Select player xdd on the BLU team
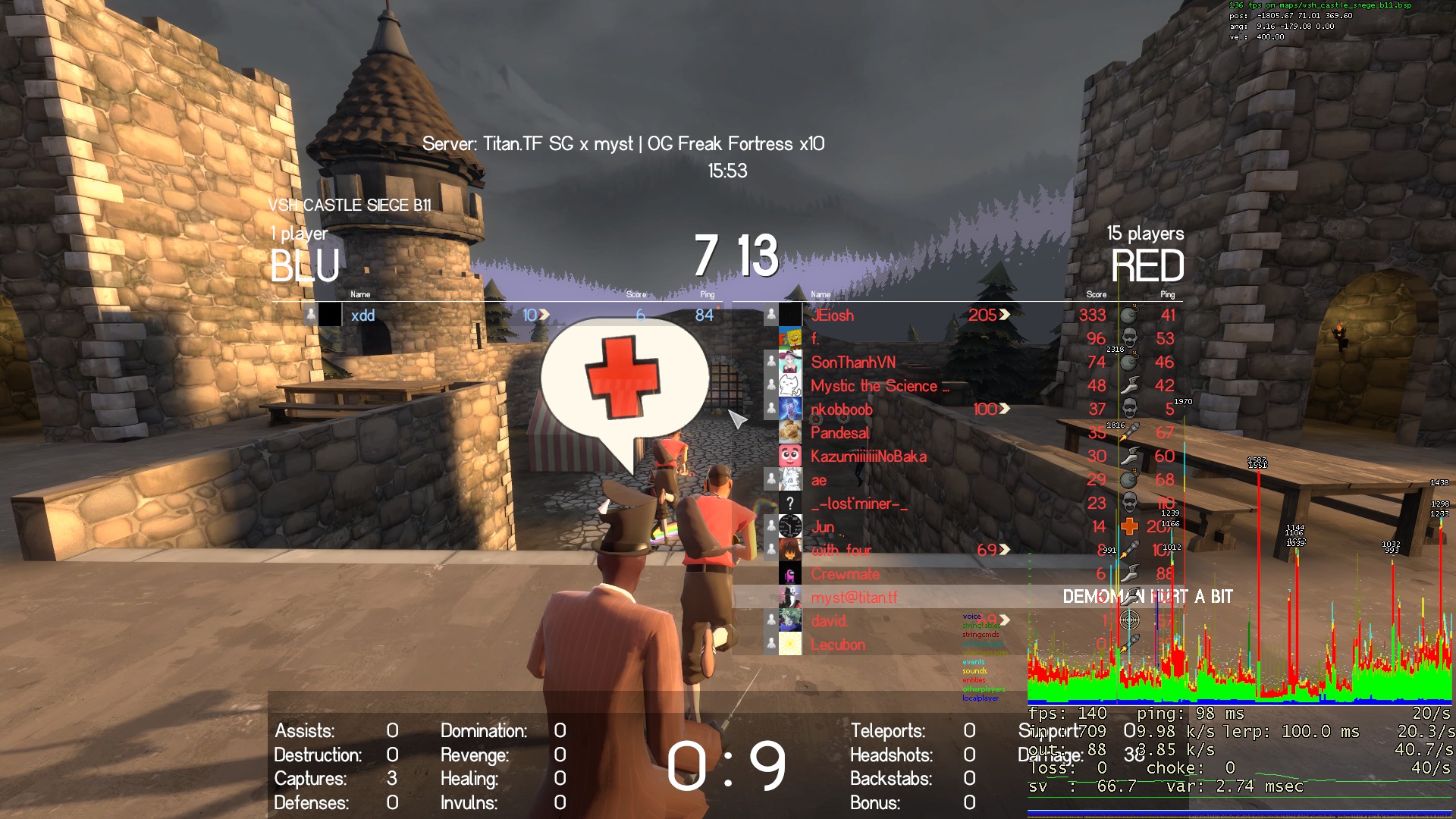 pyautogui.click(x=362, y=315)
